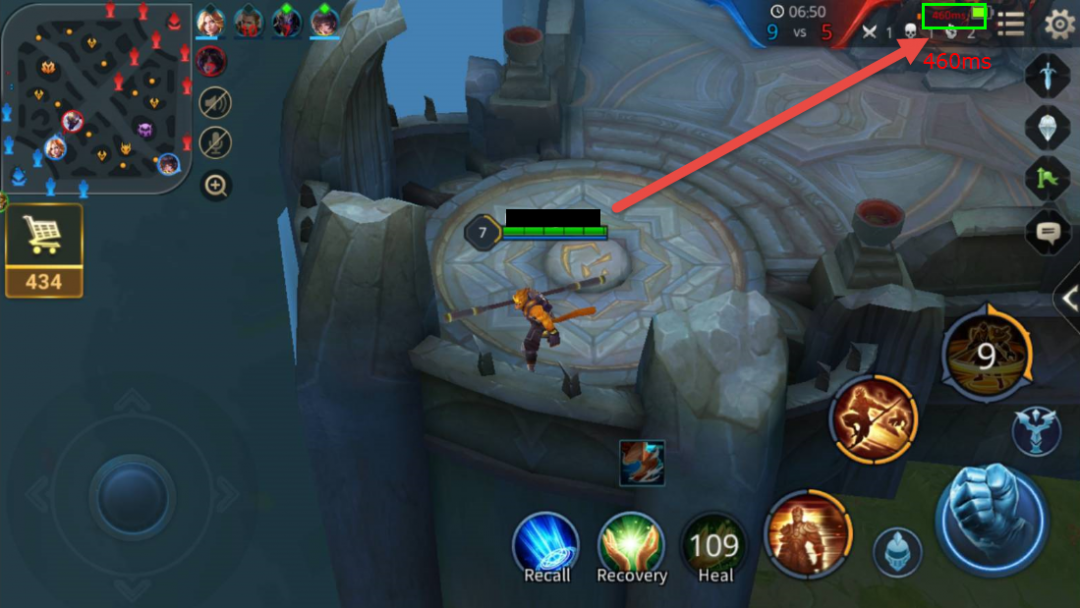Toggle the muted speaker icon
The image size is (1080, 608).
215,102
